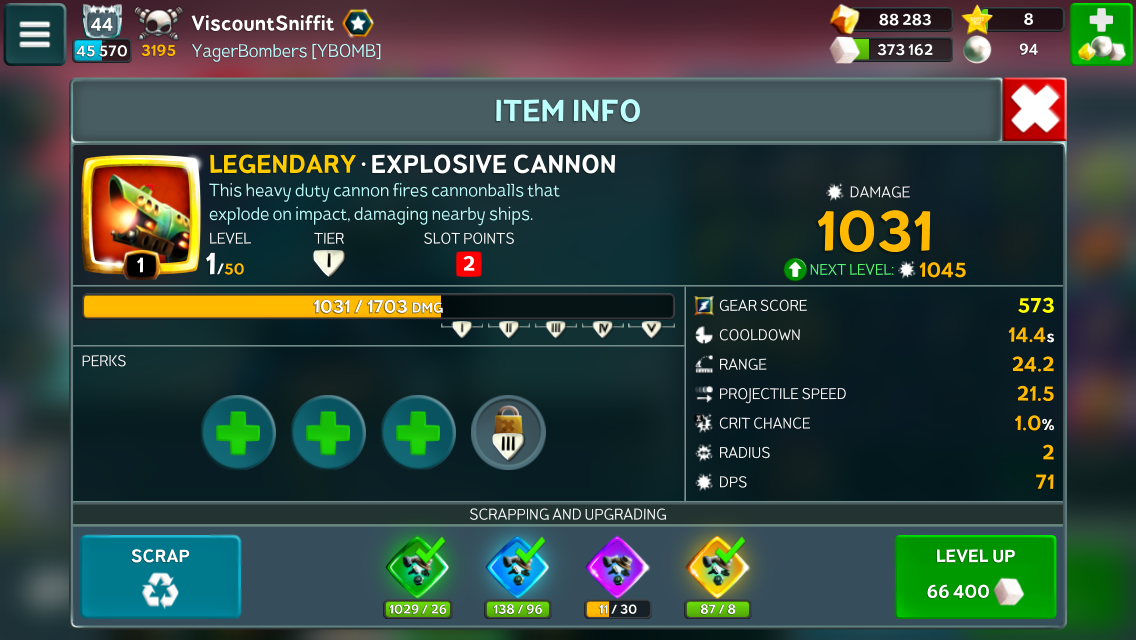Scrap the Explosive Cannon
1136x640 pixels.
[160, 576]
